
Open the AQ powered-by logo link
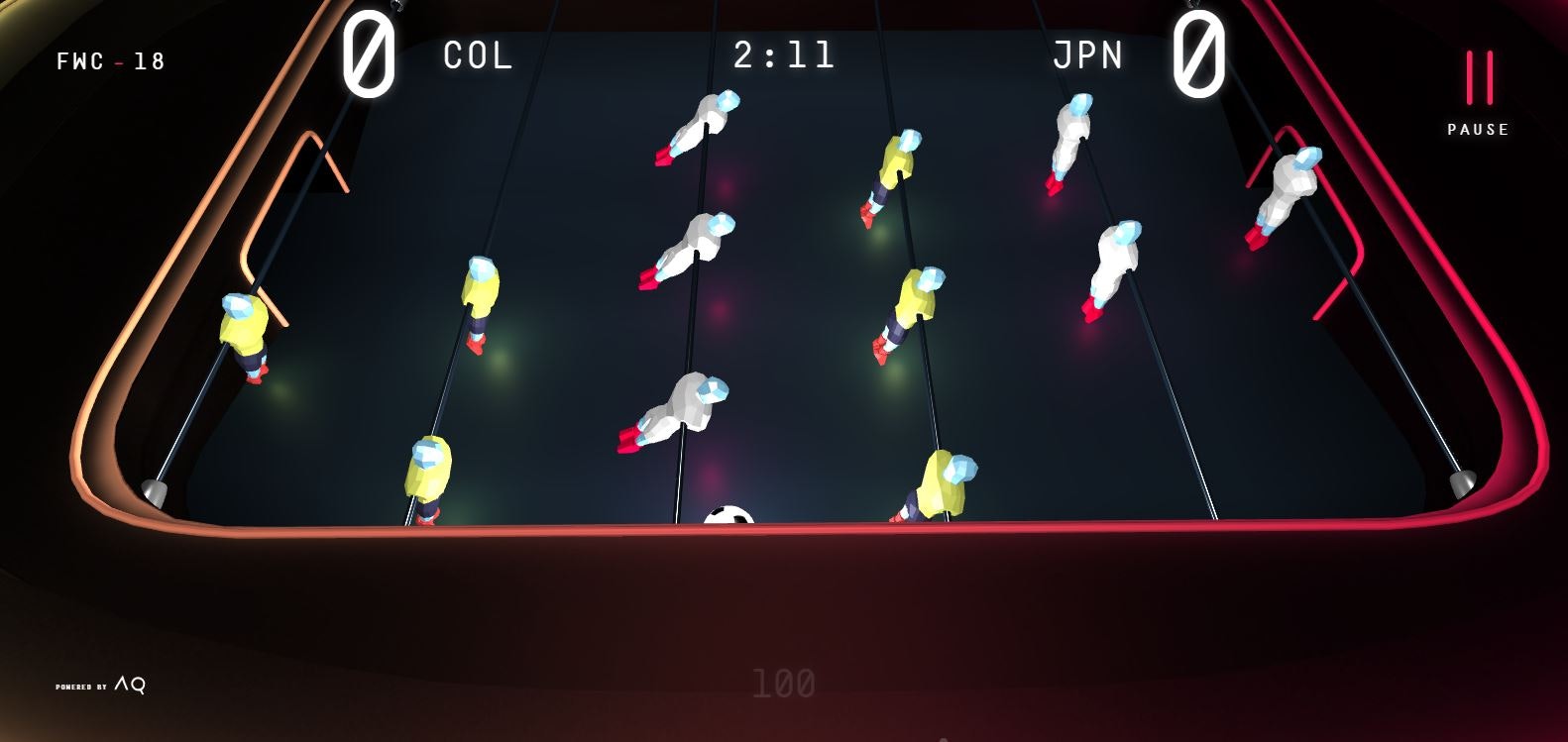[x=102, y=685]
